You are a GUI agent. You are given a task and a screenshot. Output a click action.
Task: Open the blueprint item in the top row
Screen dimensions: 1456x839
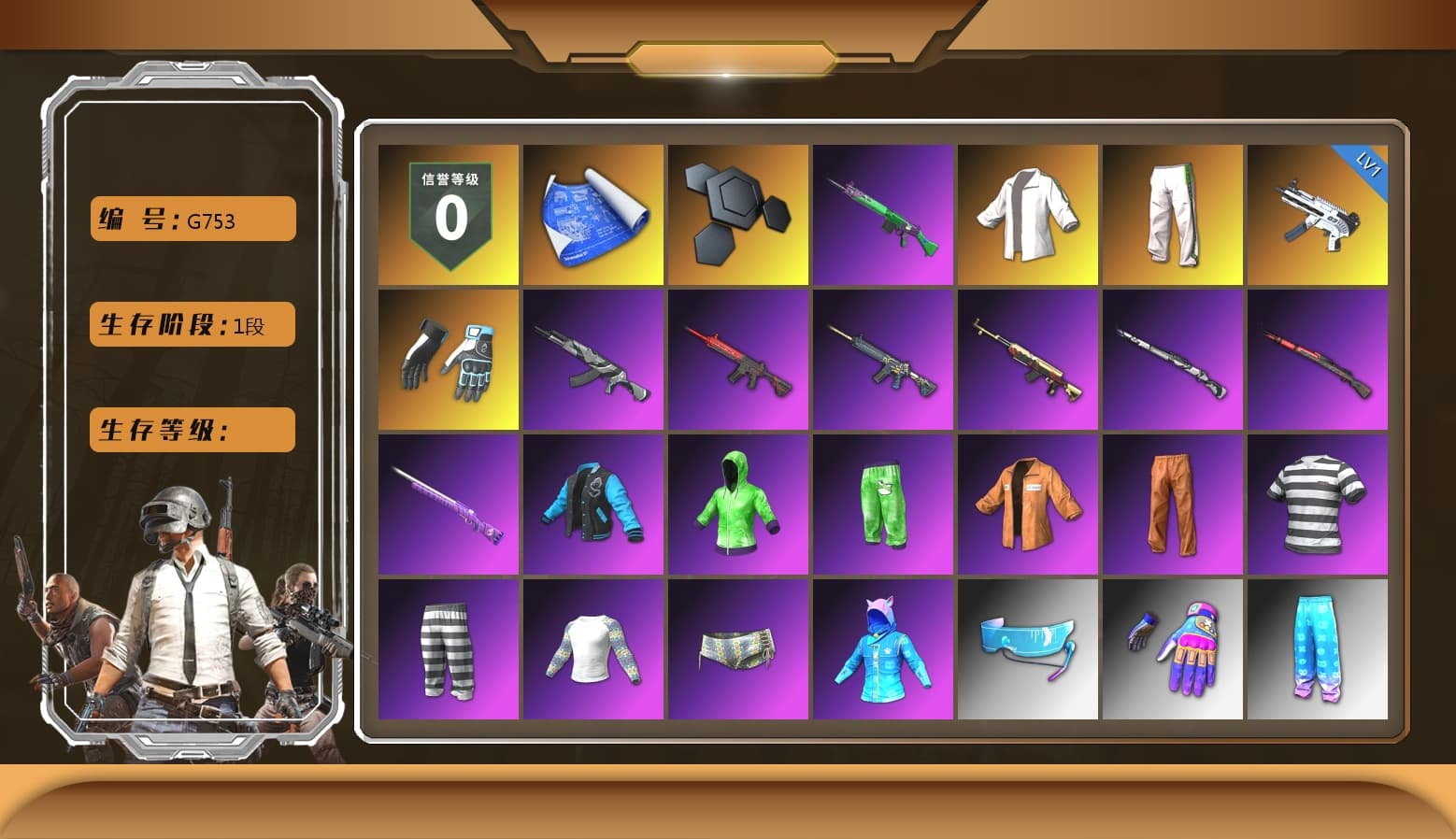(593, 213)
